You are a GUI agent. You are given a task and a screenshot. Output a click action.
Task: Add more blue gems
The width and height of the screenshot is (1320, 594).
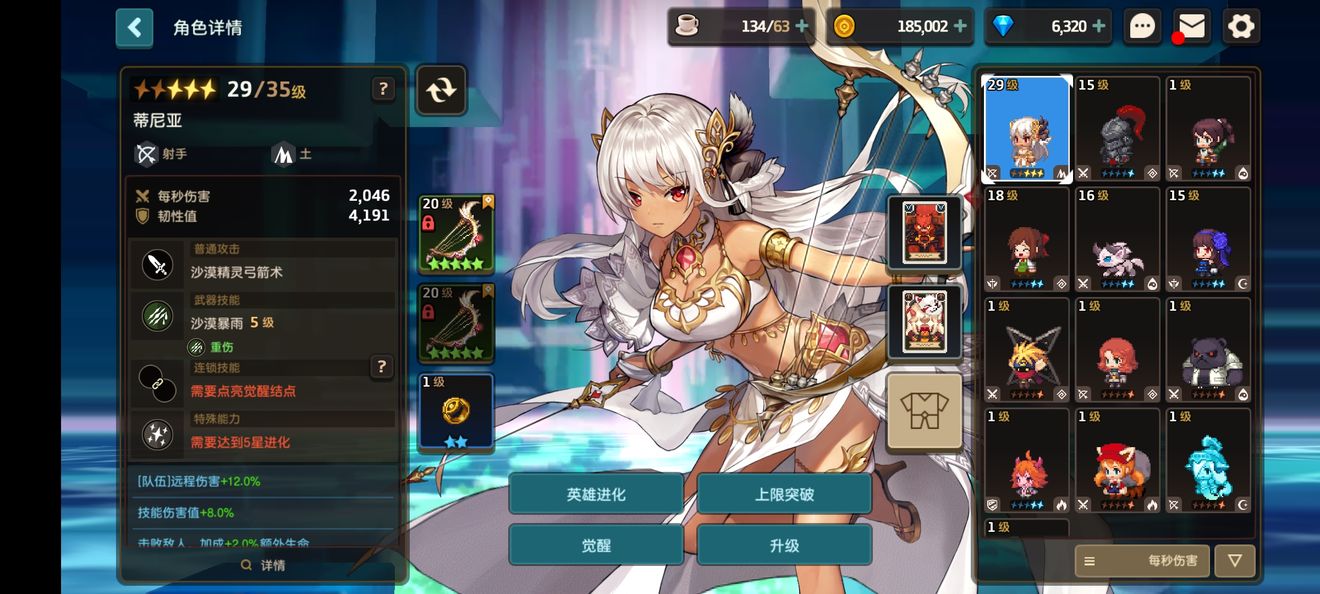[1099, 27]
